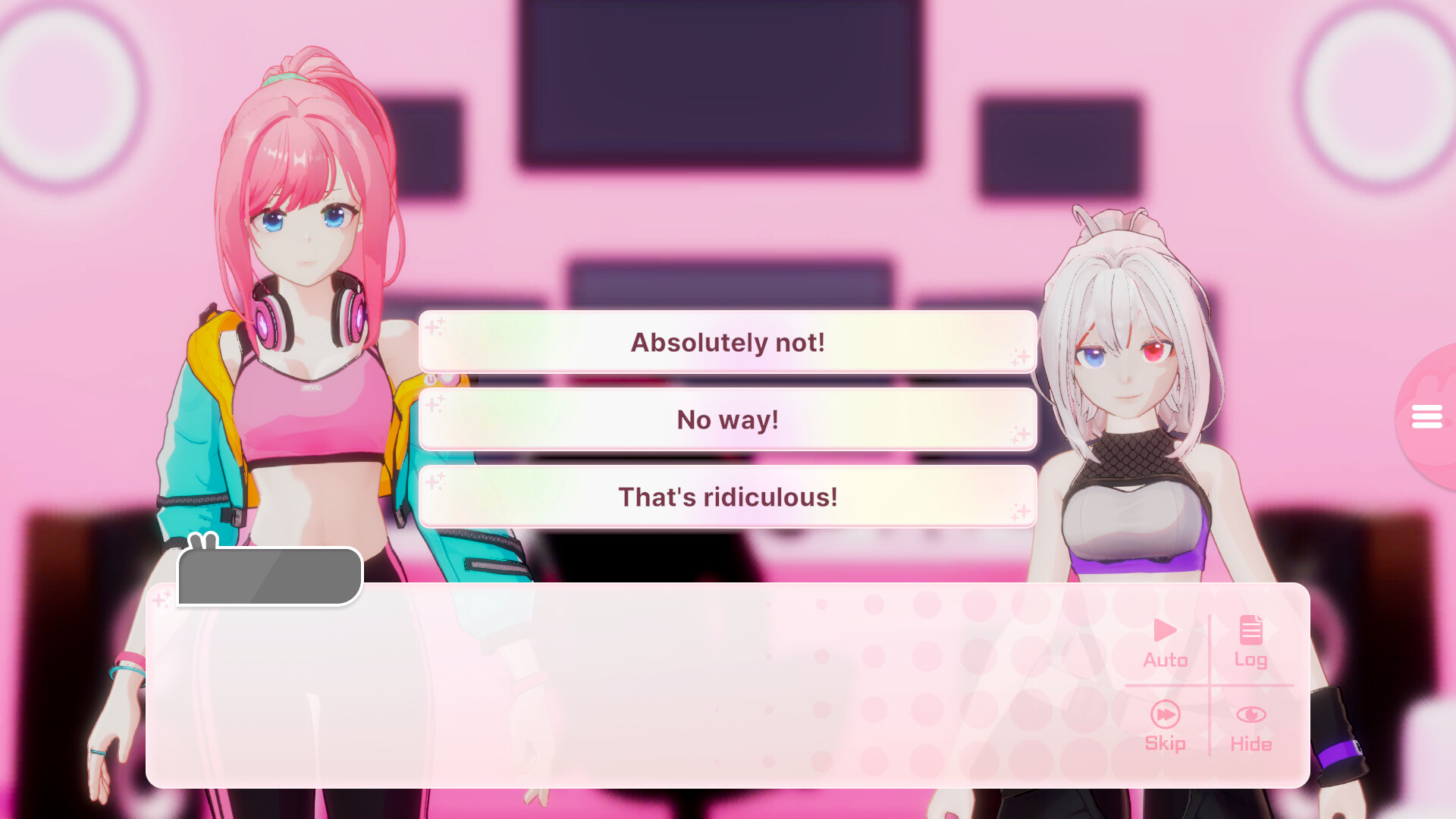This screenshot has height=819, width=1456.
Task: Click the play triangle icon above Auto
Action: [x=1165, y=629]
